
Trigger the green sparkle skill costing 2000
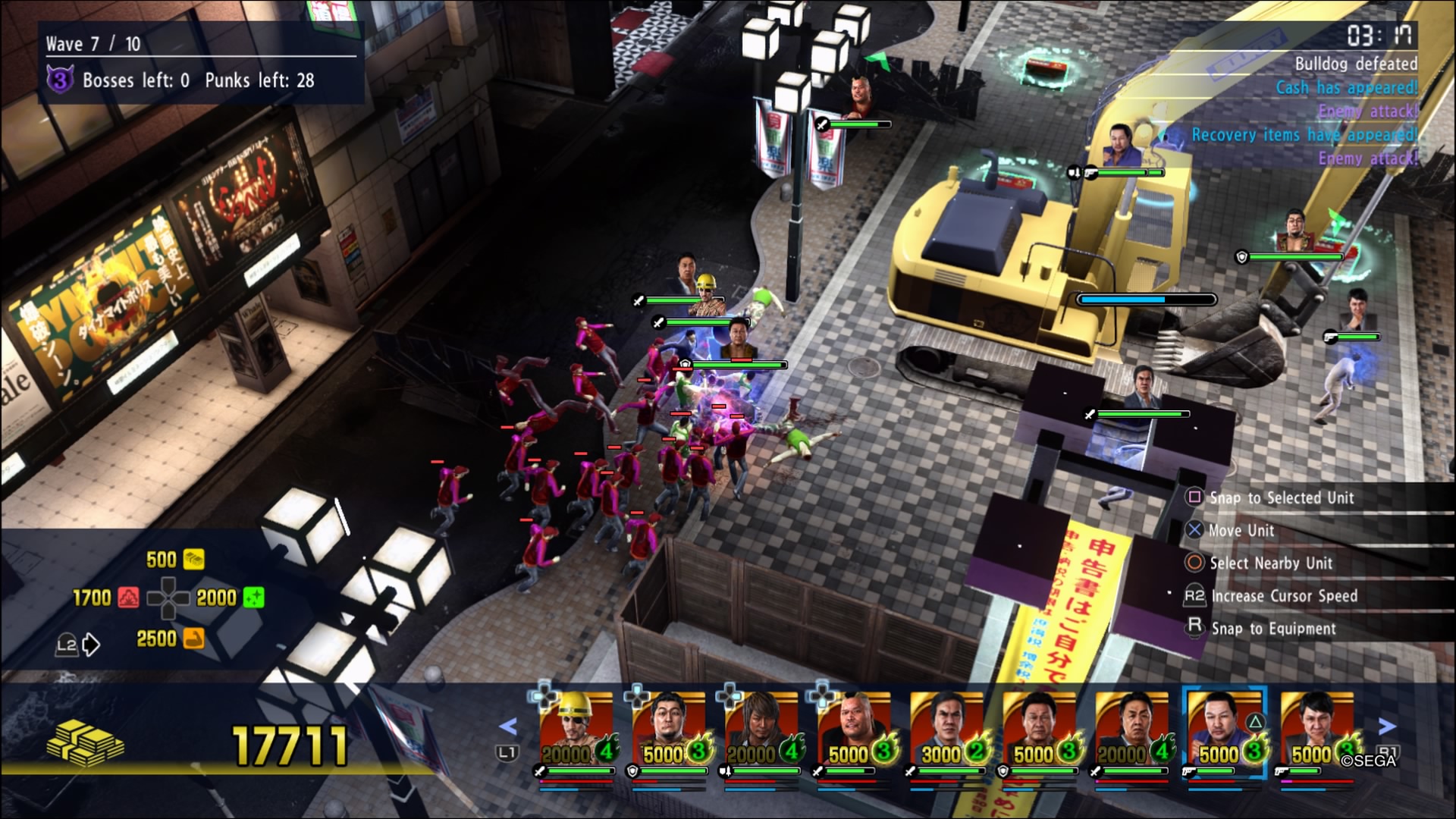tap(253, 598)
